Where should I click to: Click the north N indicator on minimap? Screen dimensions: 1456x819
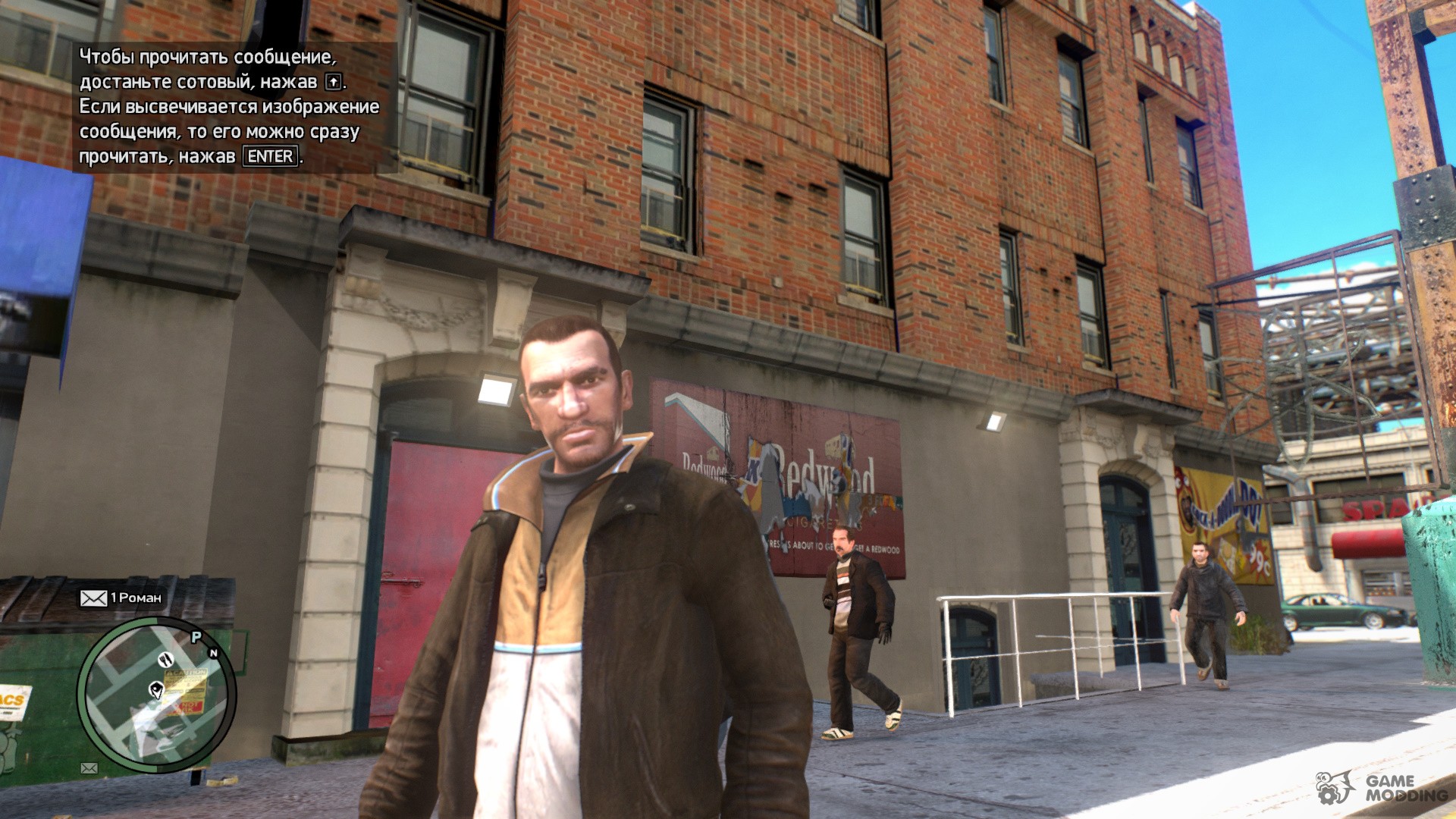click(x=213, y=653)
